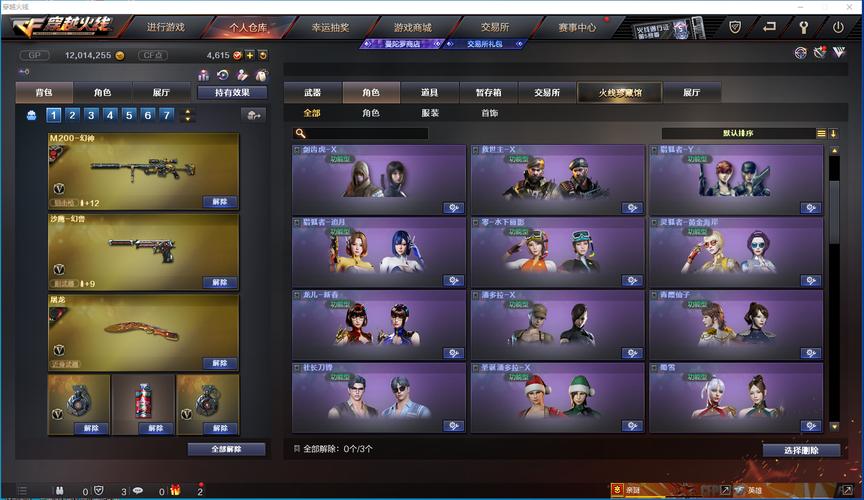The image size is (864, 500).
Task: Click the character search box
Action: (366, 133)
